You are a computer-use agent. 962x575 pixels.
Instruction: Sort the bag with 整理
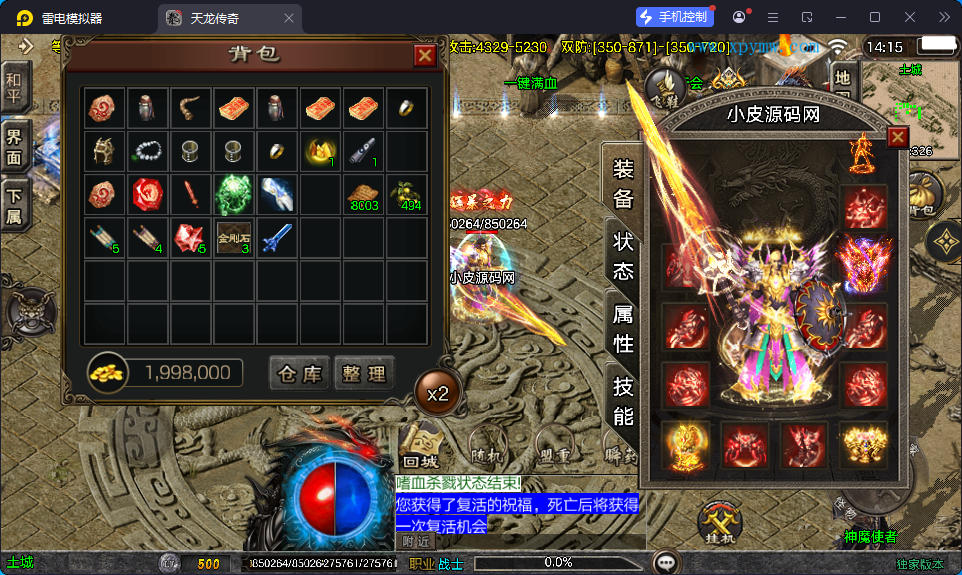(364, 374)
